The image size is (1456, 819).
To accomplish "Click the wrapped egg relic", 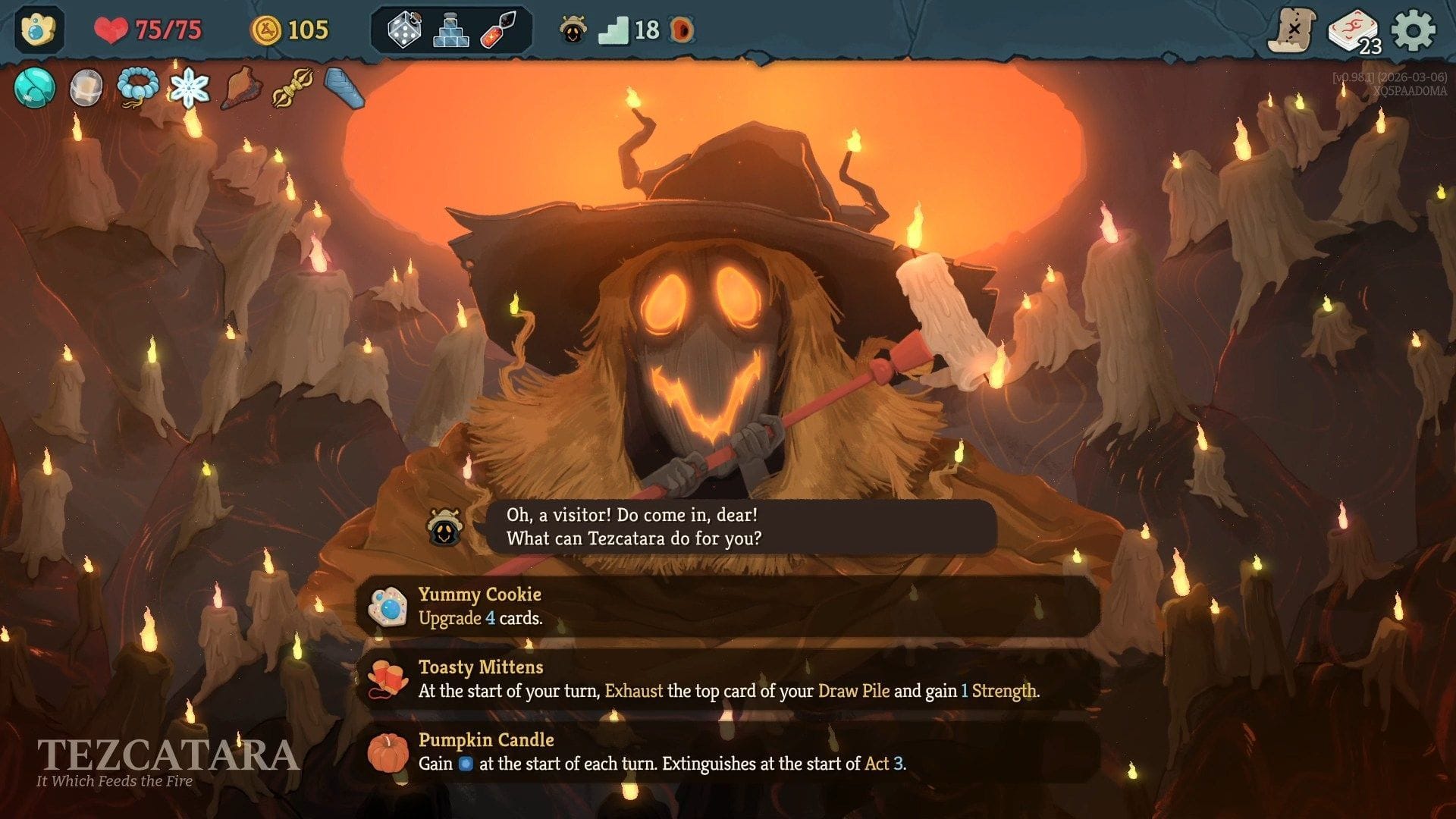I will point(86,89).
